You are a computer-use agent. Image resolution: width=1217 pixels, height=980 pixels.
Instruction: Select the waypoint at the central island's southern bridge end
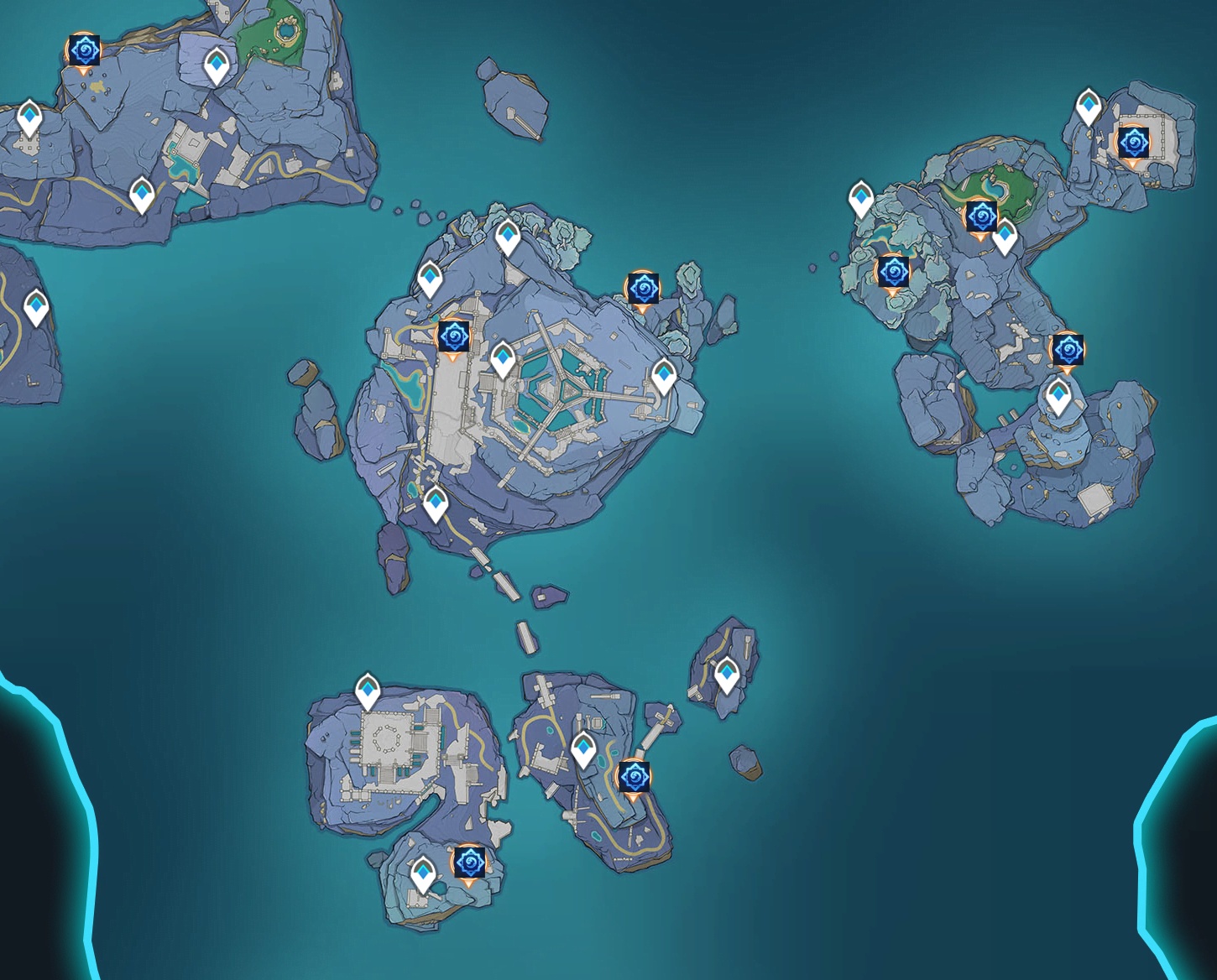(435, 505)
